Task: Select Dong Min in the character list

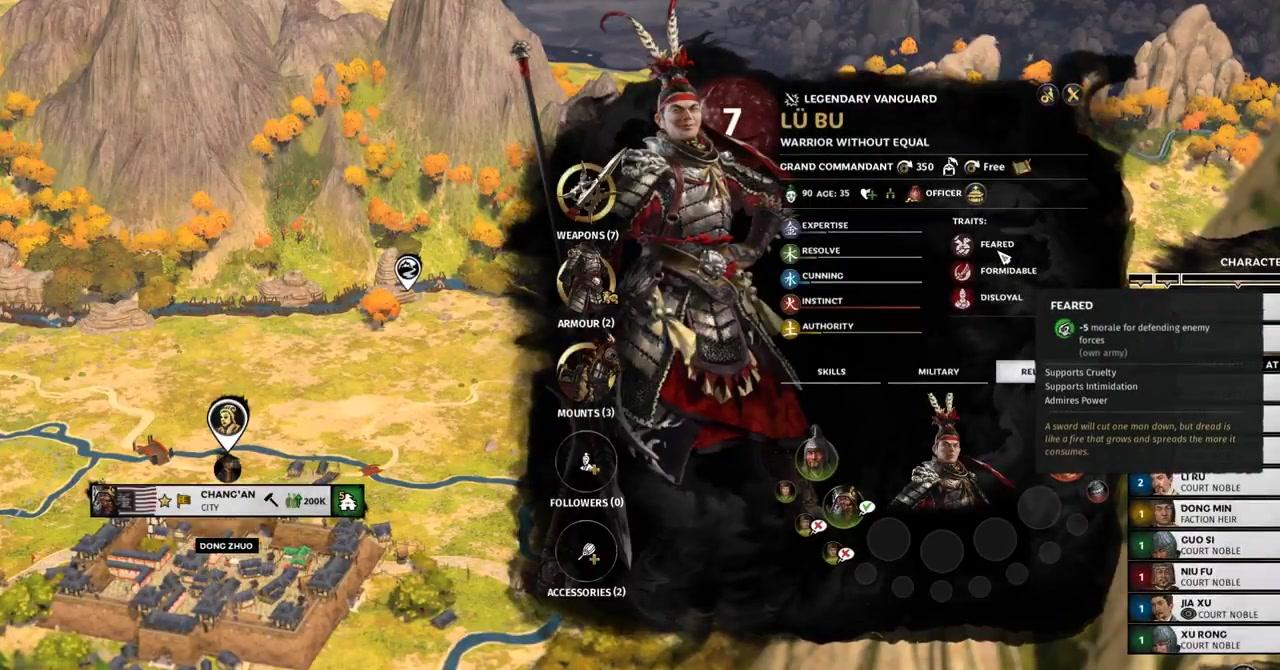Action: [x=1204, y=514]
